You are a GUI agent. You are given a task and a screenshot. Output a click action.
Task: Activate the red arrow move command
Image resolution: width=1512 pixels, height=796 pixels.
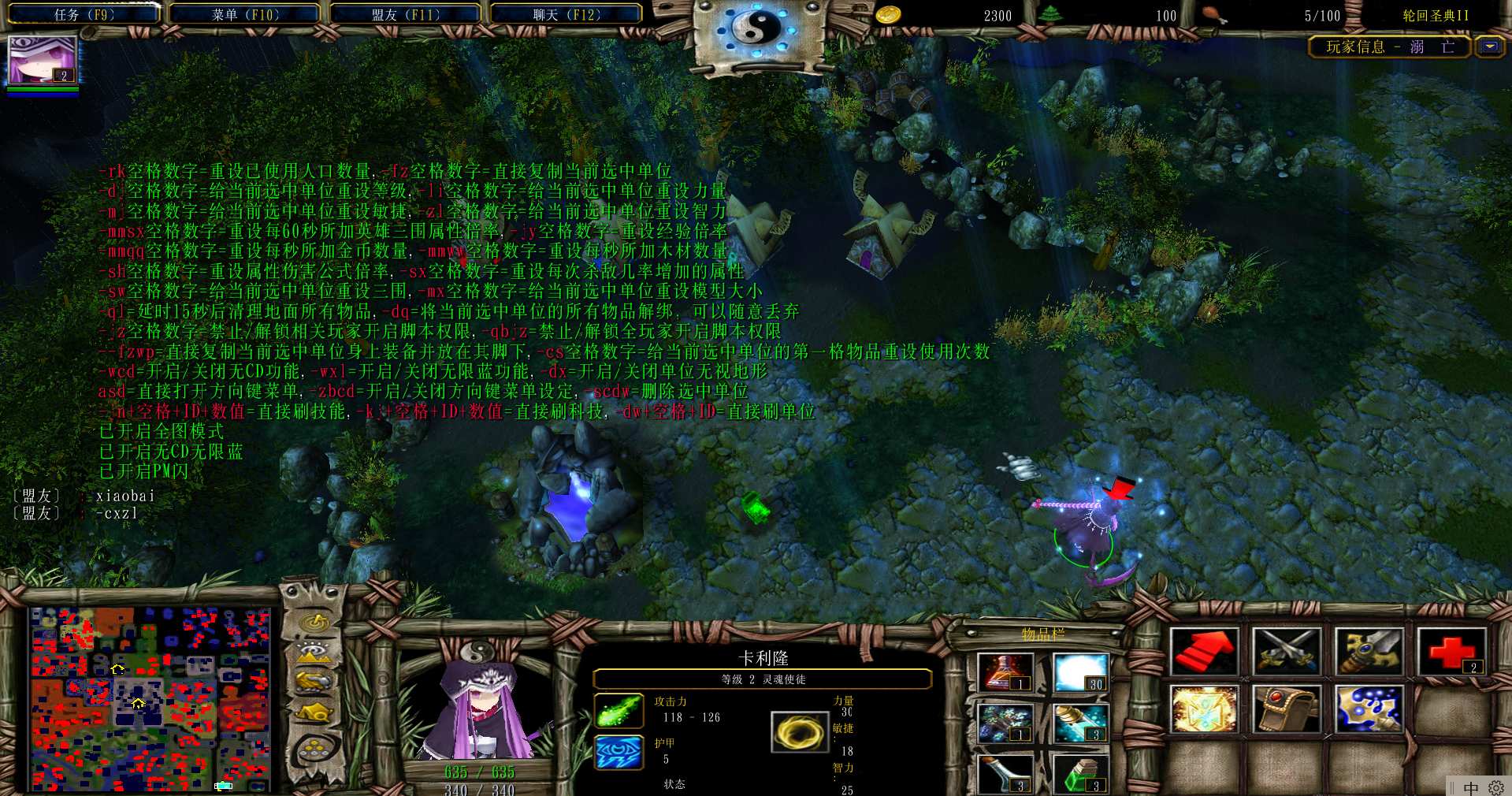[x=1204, y=652]
